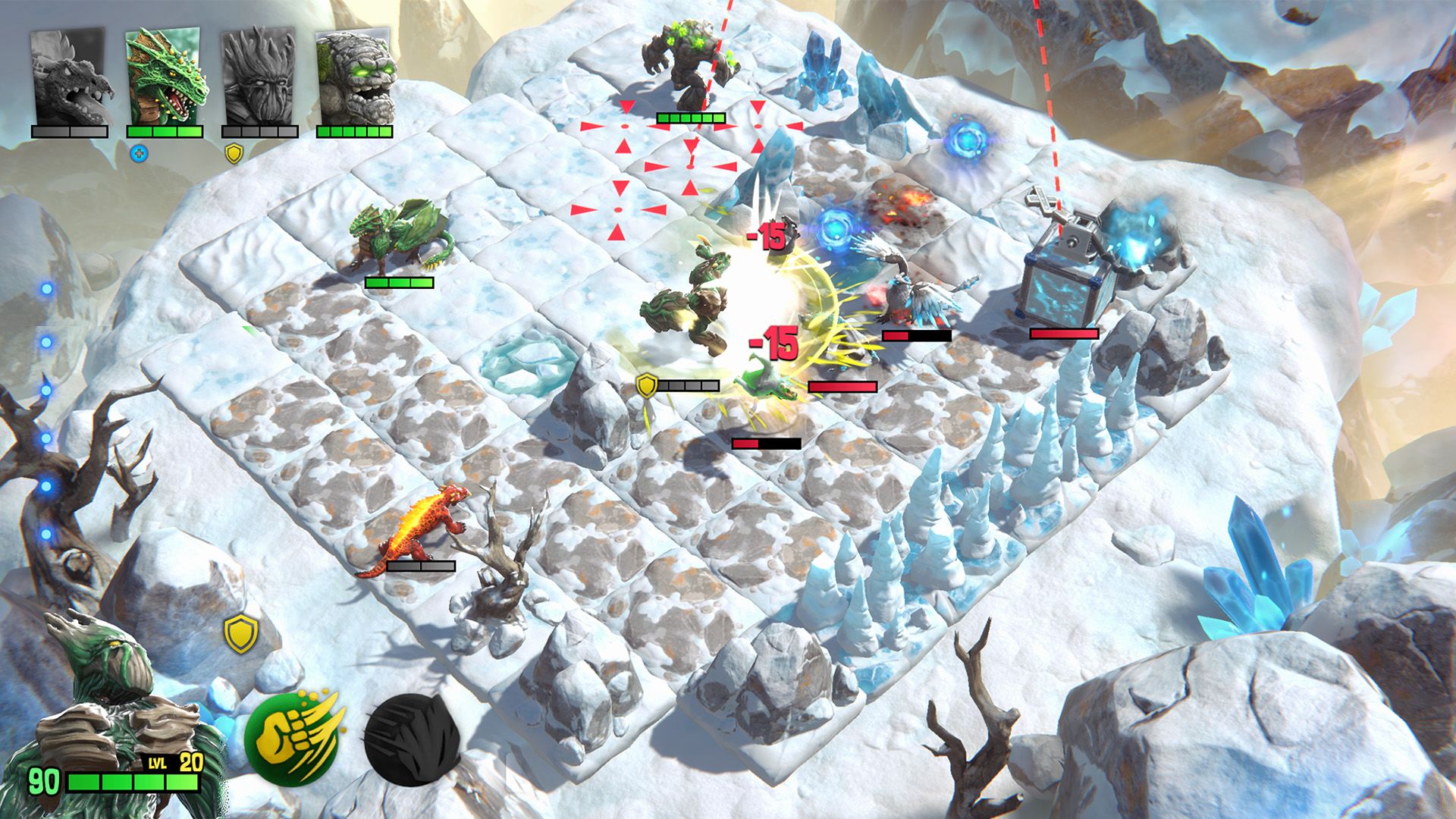
Task: Pick the stone golem portrait
Action: [355, 77]
